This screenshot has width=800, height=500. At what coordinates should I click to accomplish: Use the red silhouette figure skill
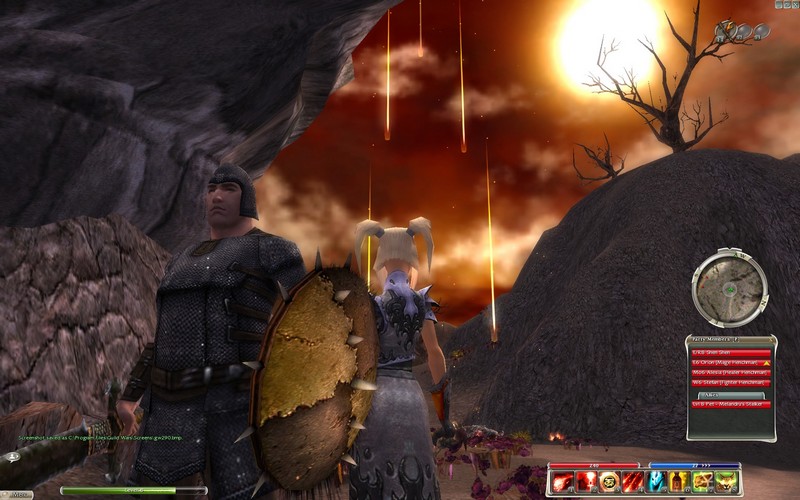click(586, 481)
